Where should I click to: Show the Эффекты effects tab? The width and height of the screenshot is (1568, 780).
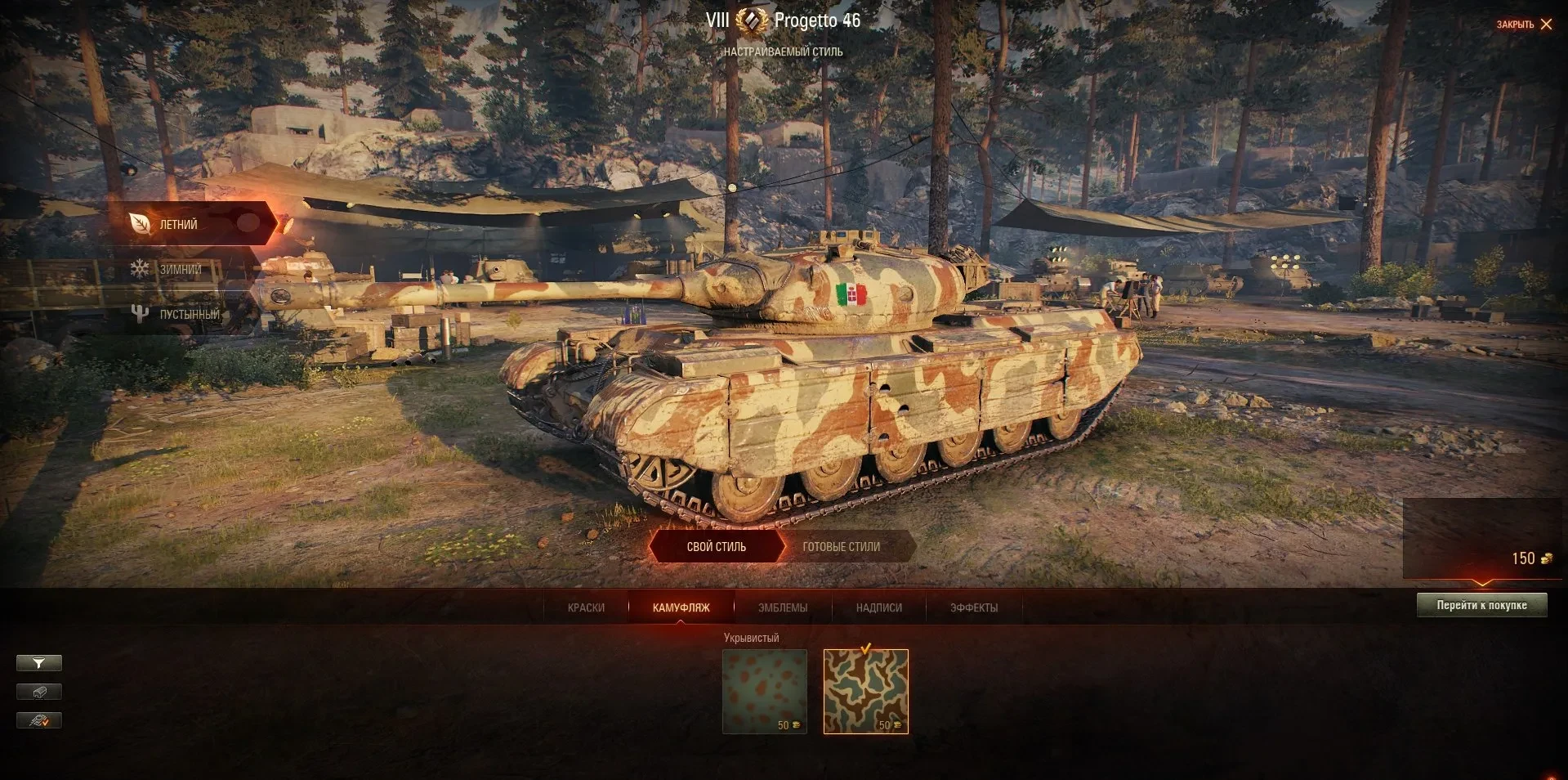click(973, 607)
